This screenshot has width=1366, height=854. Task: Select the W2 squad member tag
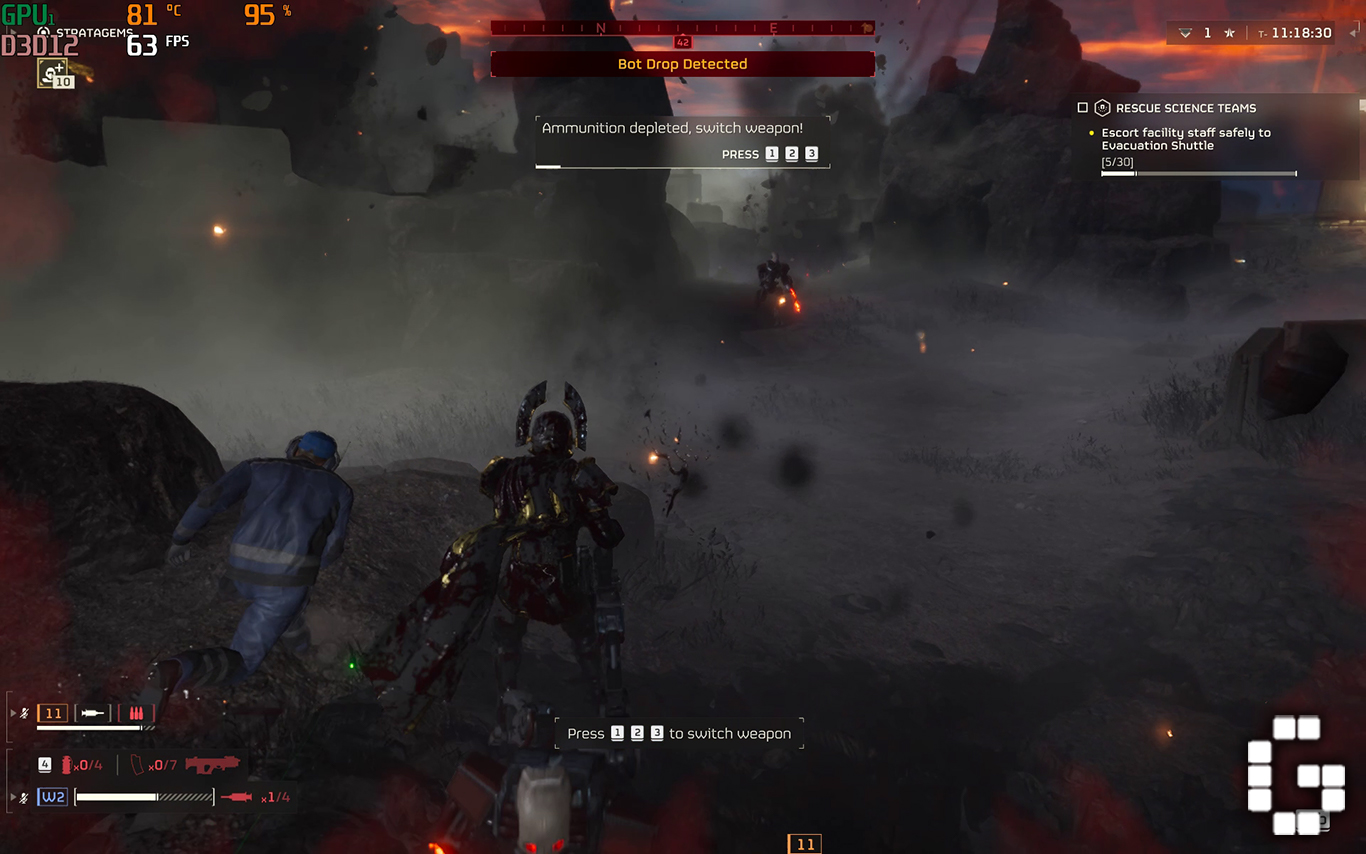tap(53, 797)
